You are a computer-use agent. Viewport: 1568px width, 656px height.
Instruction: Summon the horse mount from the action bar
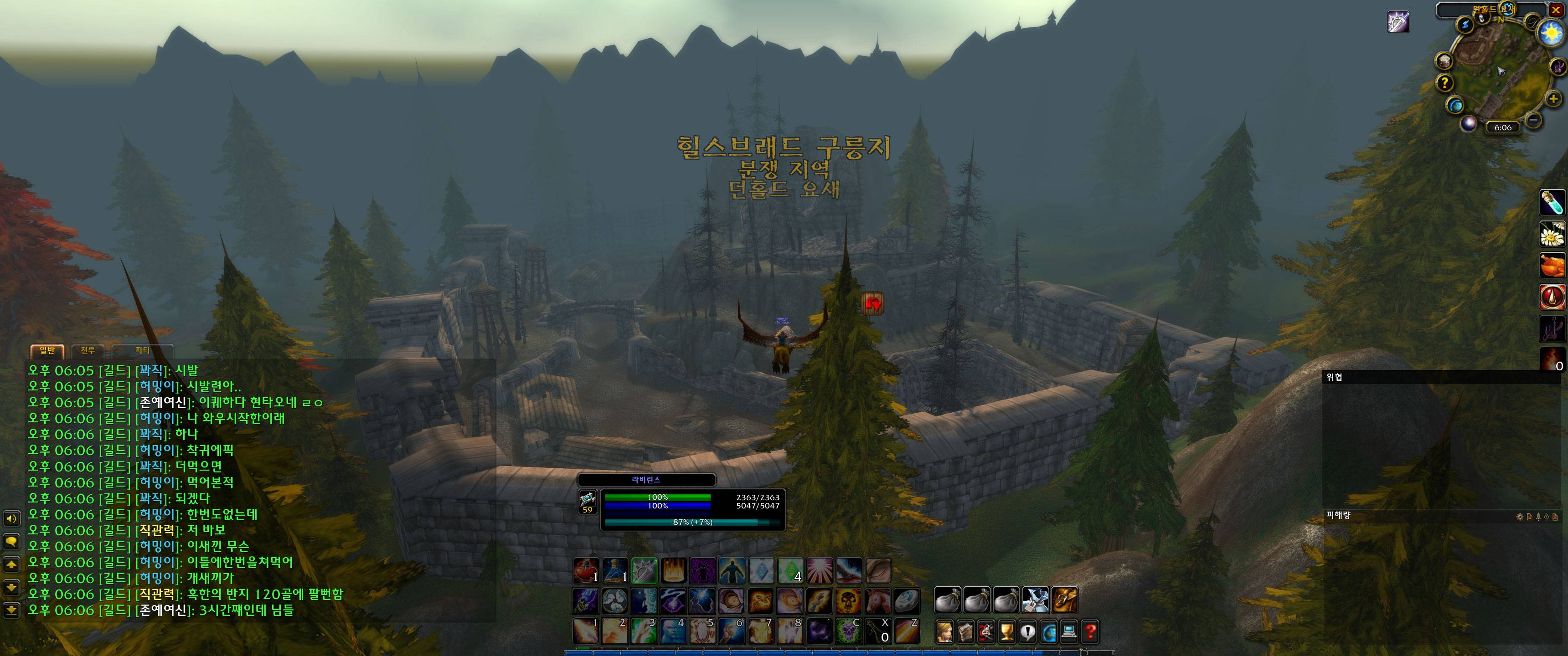(877, 600)
